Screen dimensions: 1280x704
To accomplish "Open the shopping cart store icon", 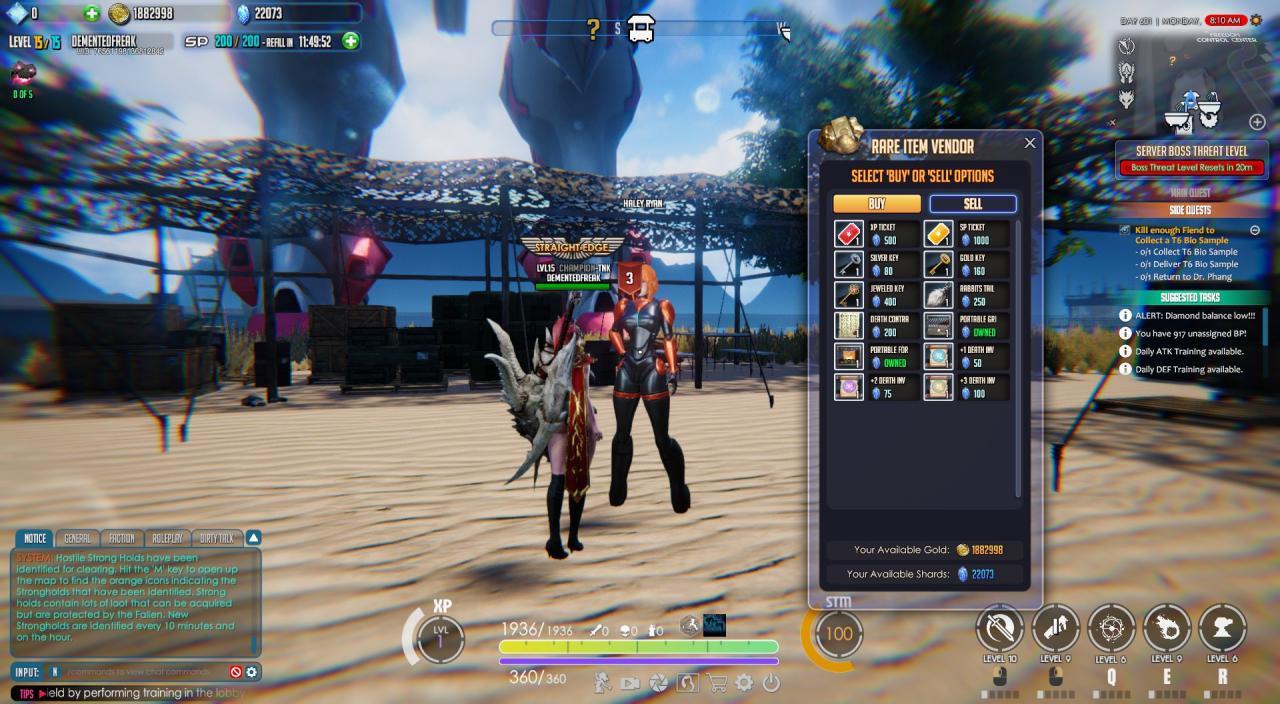I will 716,684.
